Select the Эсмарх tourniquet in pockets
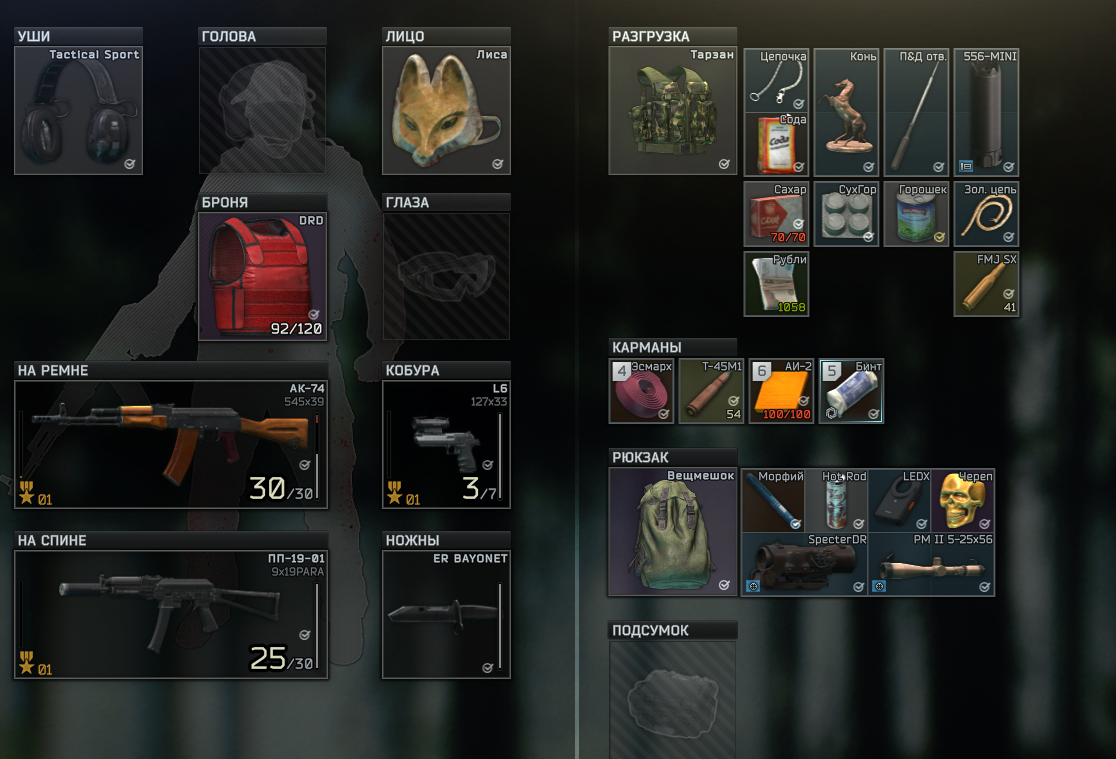The image size is (1116, 759). [643, 391]
